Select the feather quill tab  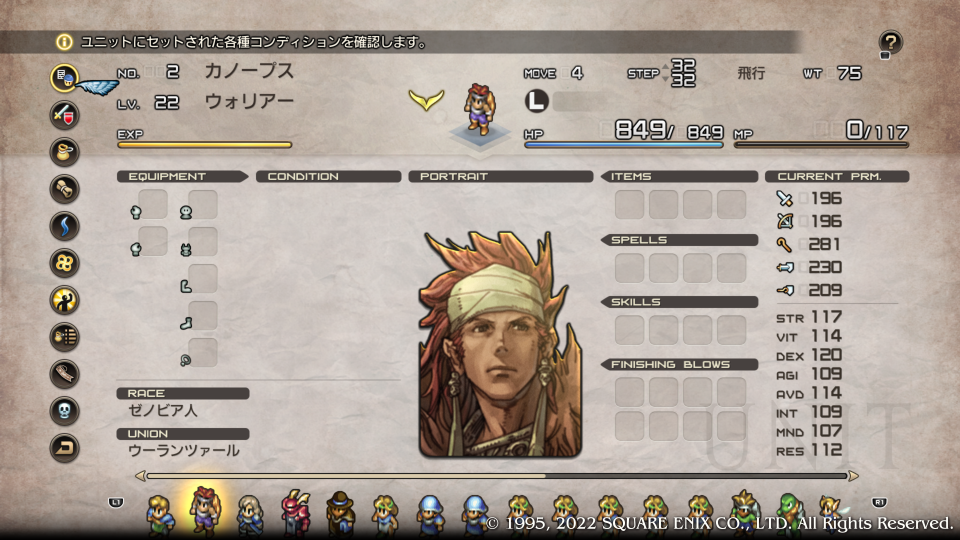point(65,374)
